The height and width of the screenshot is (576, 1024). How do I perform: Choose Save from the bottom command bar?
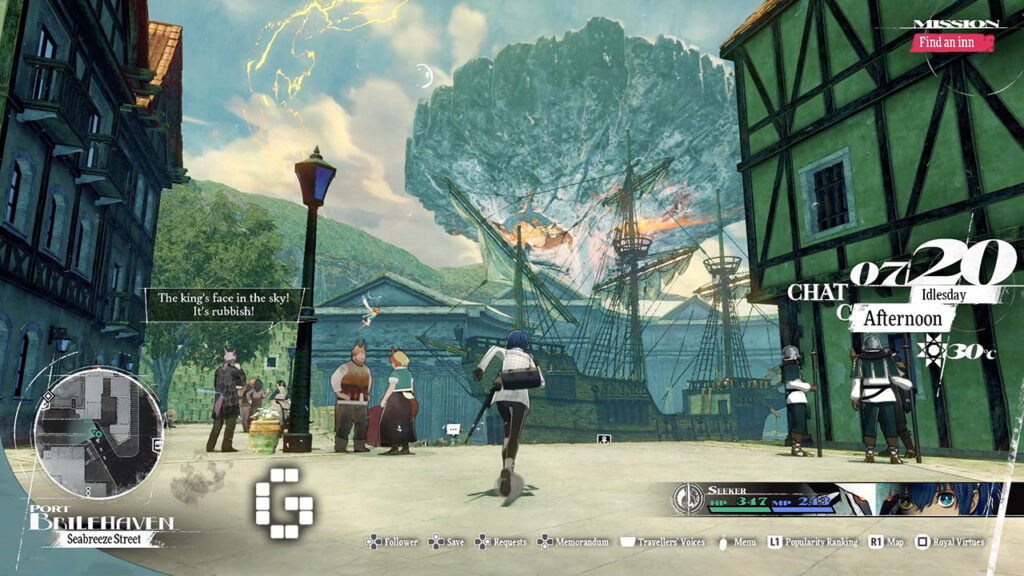click(446, 542)
